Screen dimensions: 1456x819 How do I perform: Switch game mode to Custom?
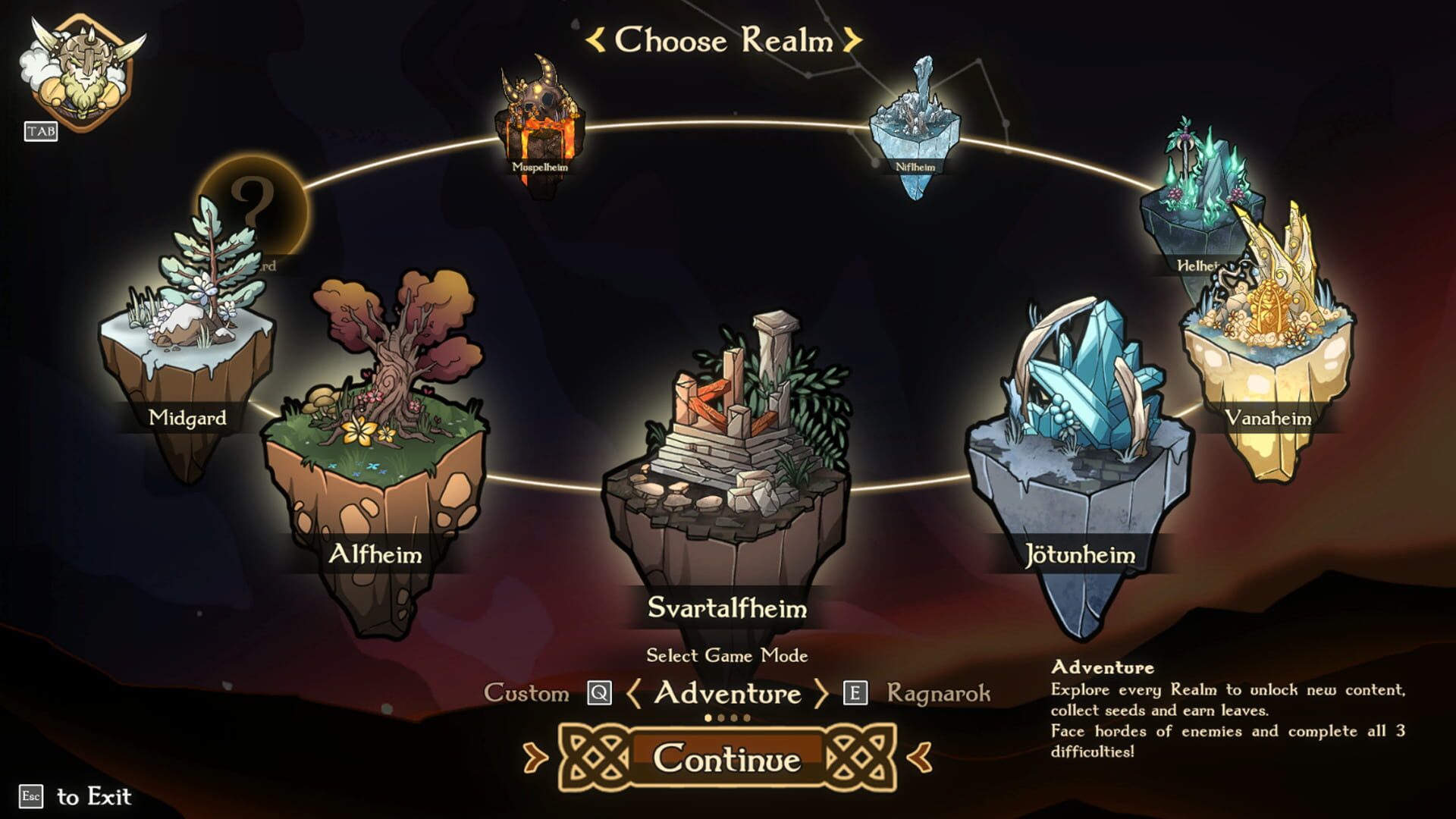point(526,693)
